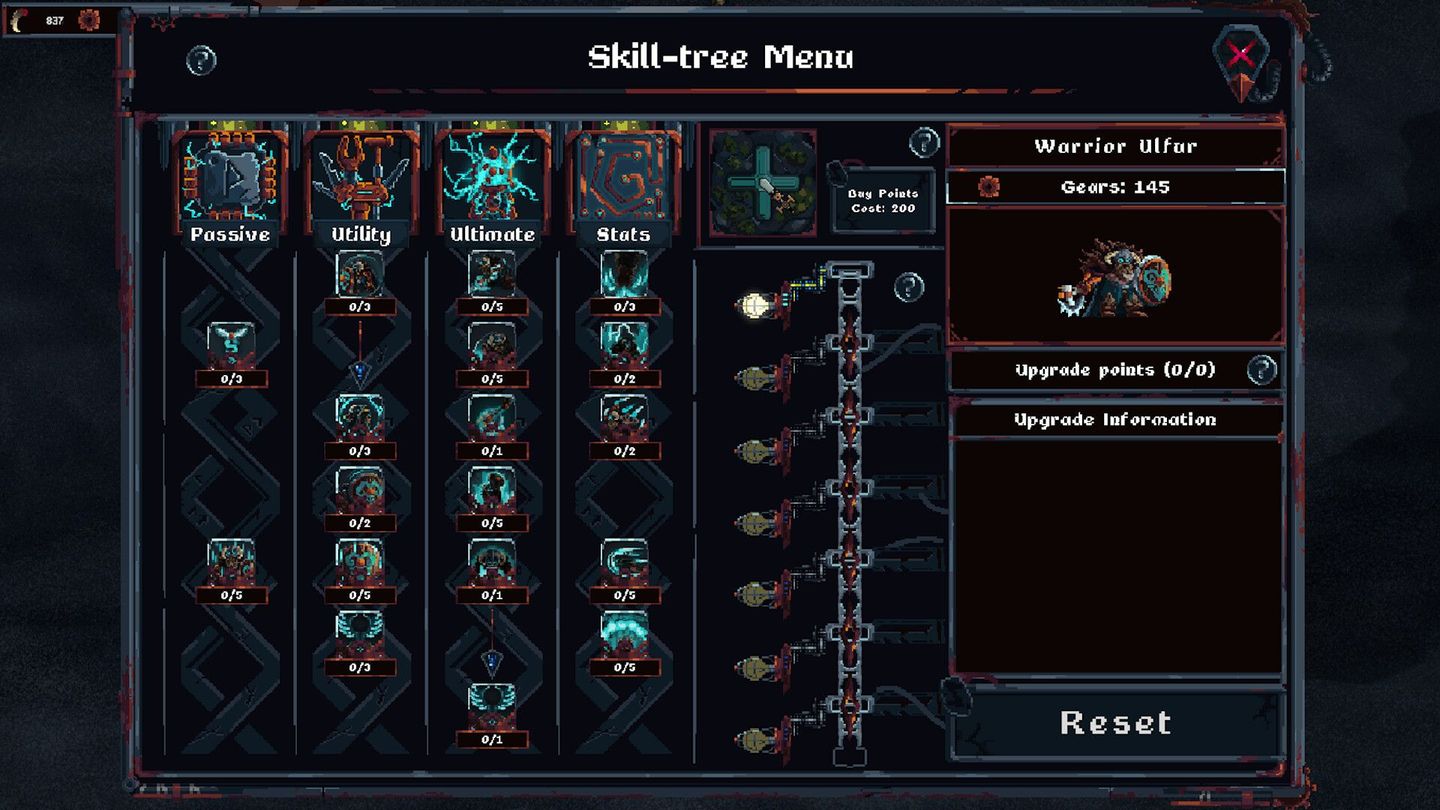This screenshot has width=1440, height=810.
Task: Switch to the Stats tab
Action: pos(625,236)
